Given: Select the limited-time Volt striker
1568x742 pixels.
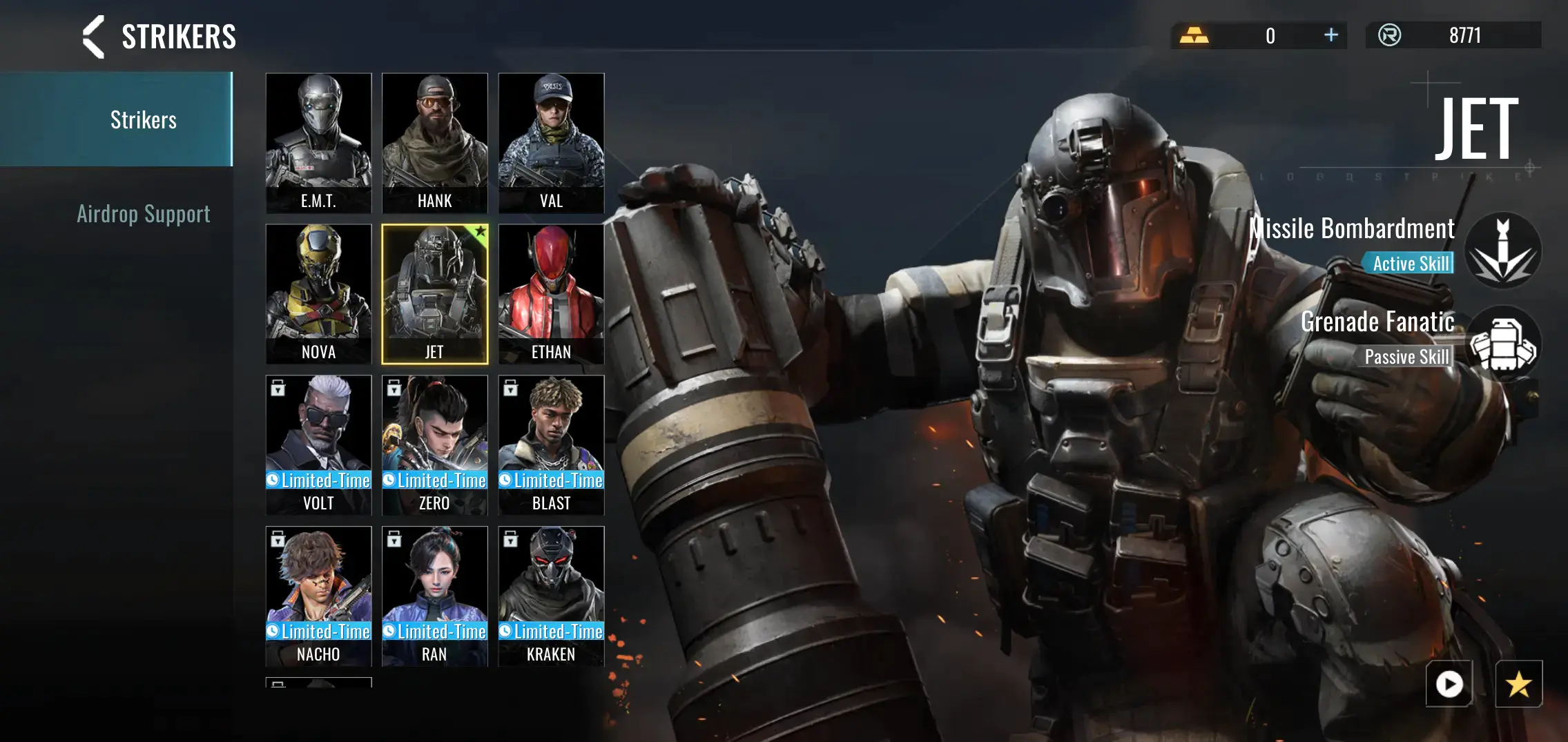Looking at the screenshot, I should tap(318, 445).
